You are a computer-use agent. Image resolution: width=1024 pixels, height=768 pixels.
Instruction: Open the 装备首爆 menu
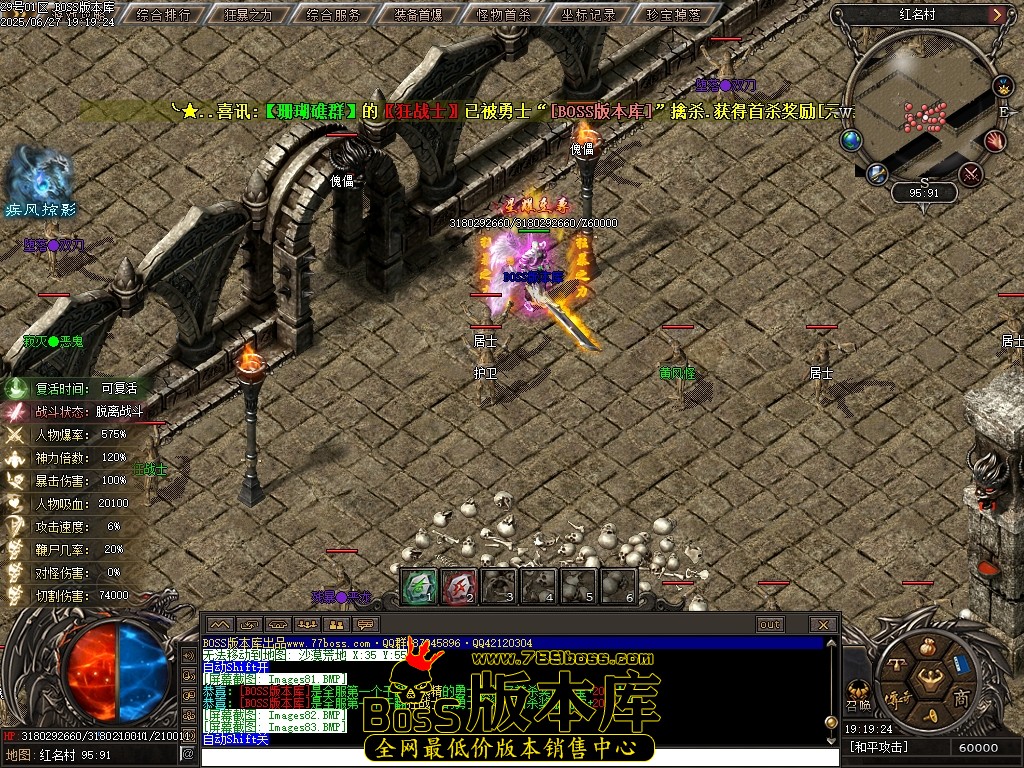point(420,15)
